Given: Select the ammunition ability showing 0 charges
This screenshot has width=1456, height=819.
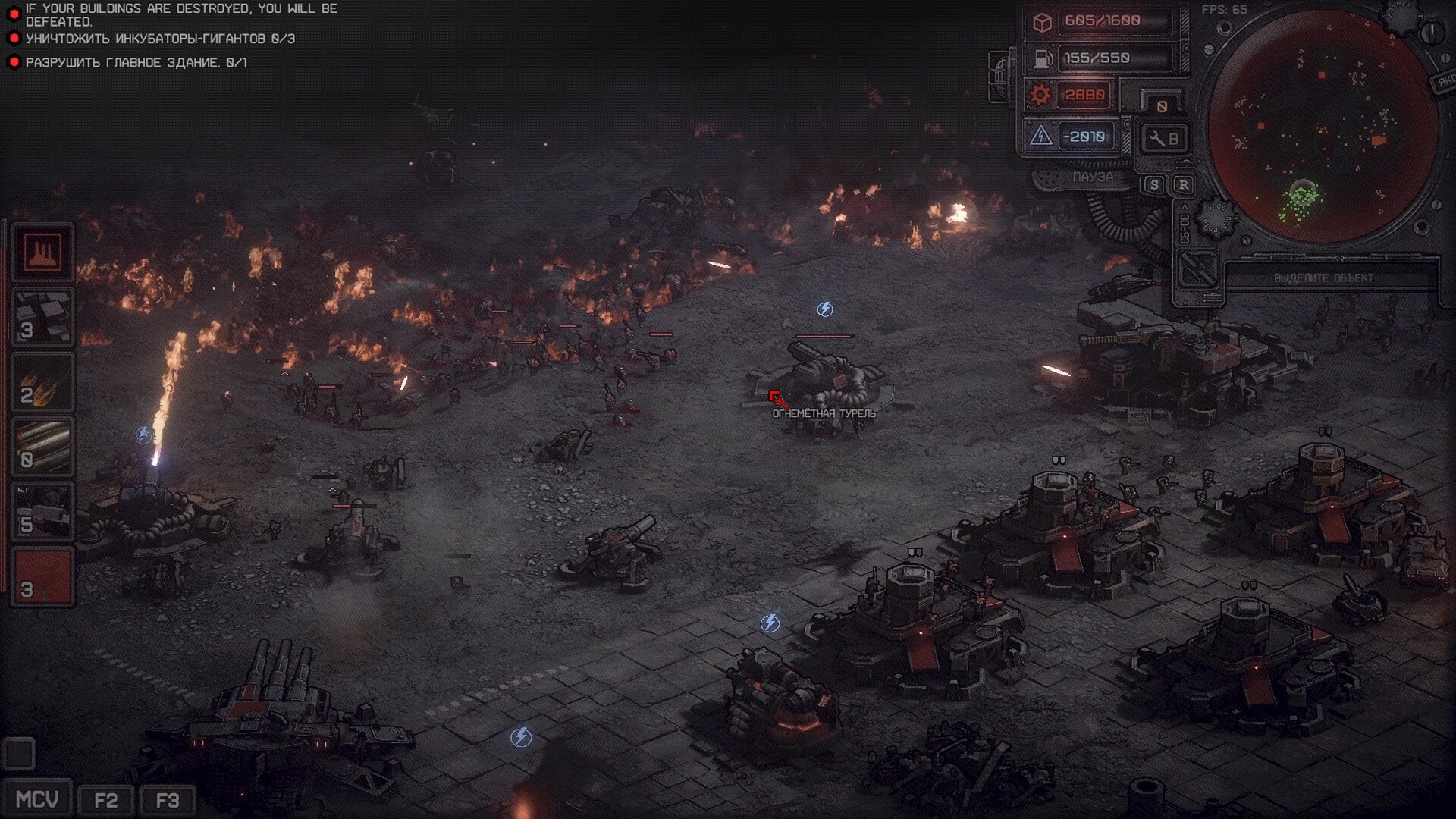Looking at the screenshot, I should point(42,446).
